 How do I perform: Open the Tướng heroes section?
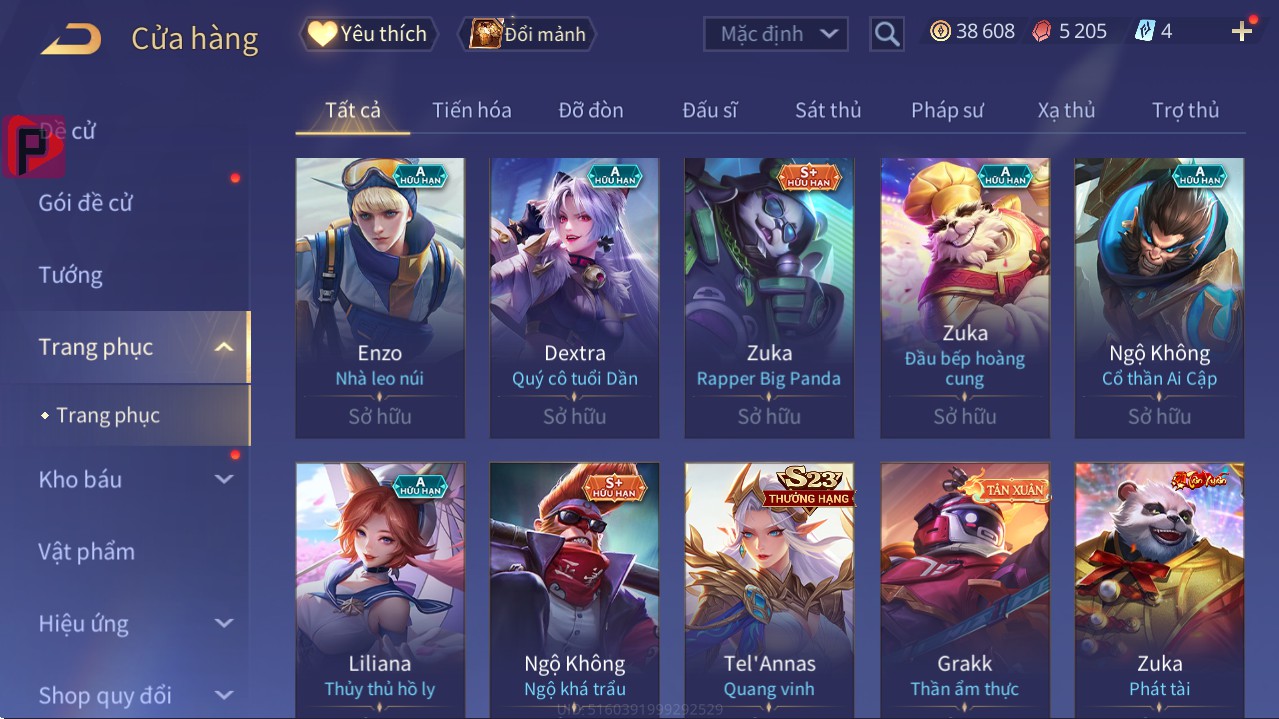[x=71, y=275]
